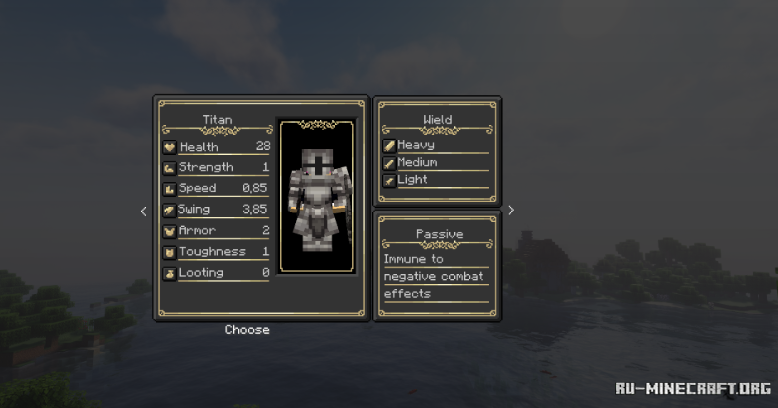Select the Heavy wield option
Viewport: 778px width, 408px height.
(416, 145)
